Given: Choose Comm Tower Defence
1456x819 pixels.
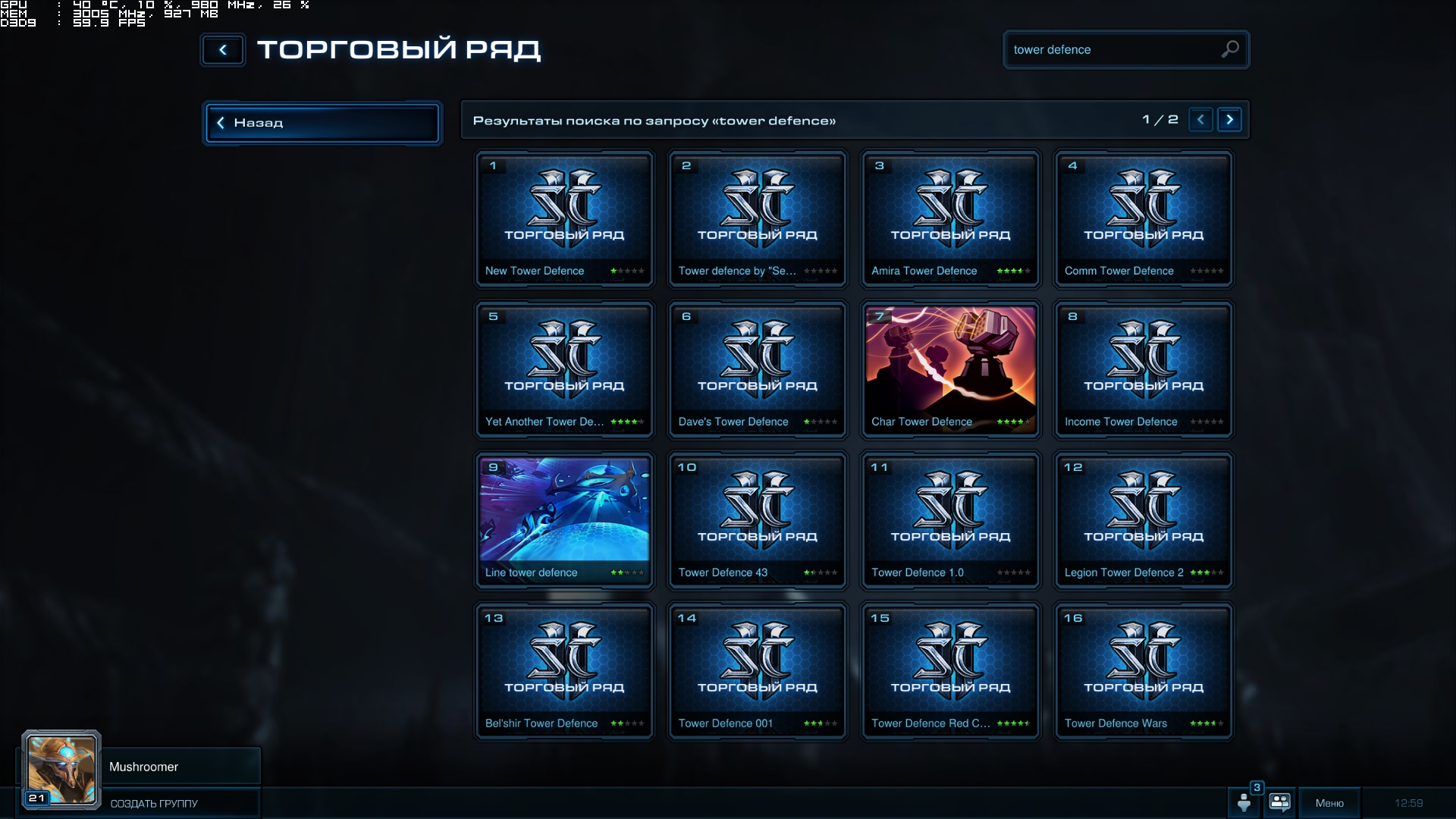Looking at the screenshot, I should point(1144,219).
